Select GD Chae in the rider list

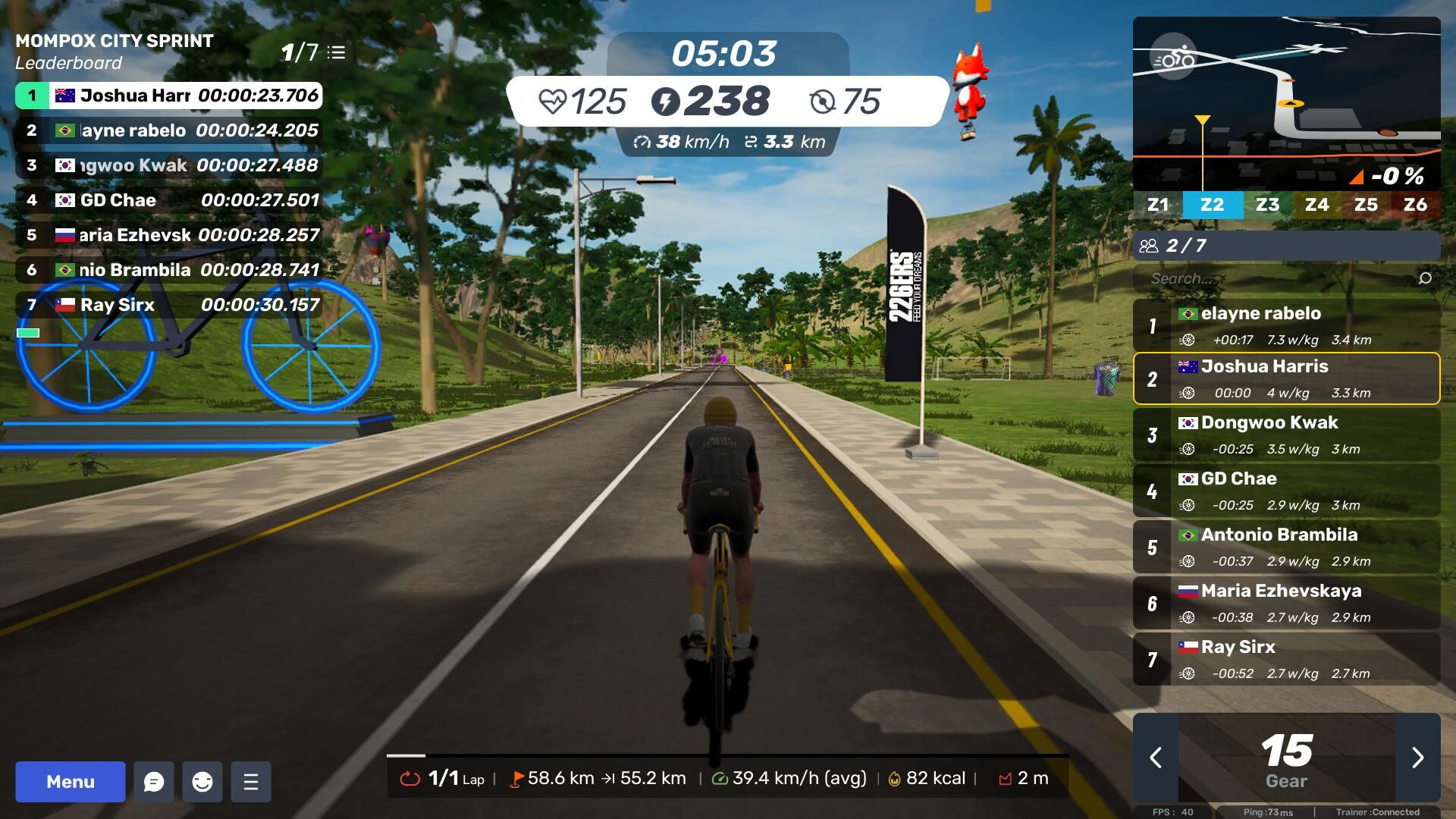(x=1286, y=491)
